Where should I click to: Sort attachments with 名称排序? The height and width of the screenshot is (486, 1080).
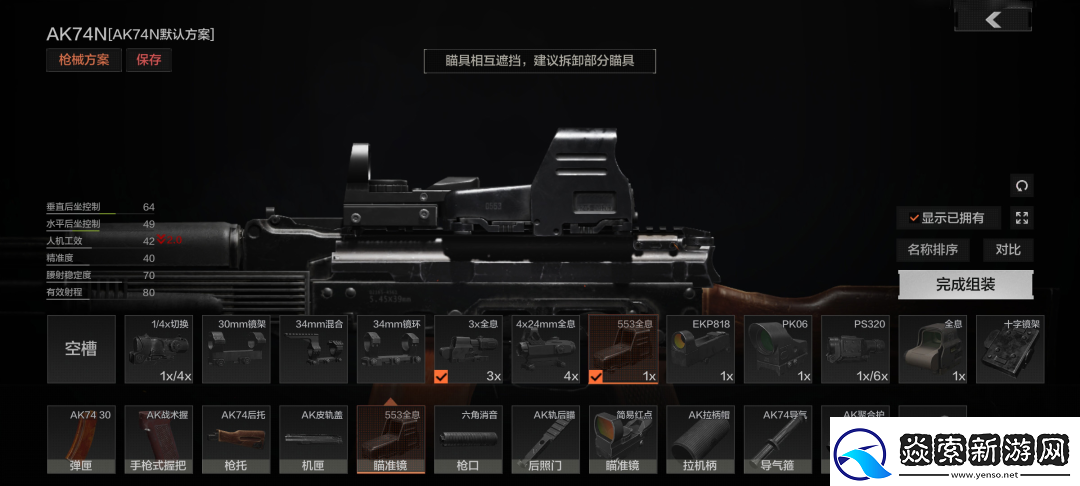click(x=932, y=250)
